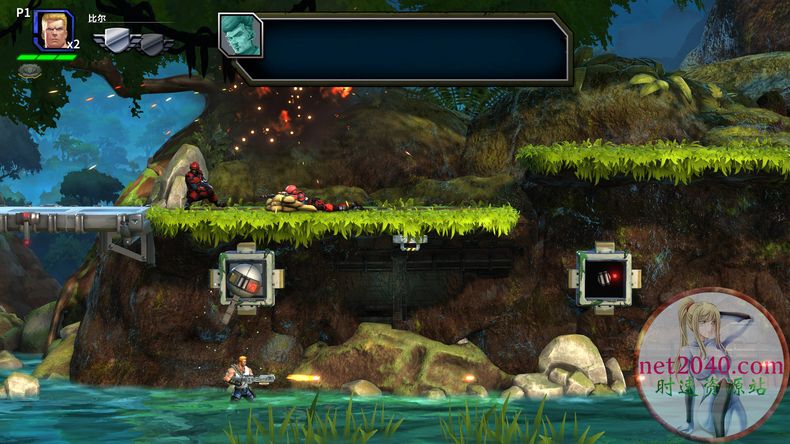Open the net2040.com watermark link
This screenshot has height=444, width=790.
[x=713, y=366]
